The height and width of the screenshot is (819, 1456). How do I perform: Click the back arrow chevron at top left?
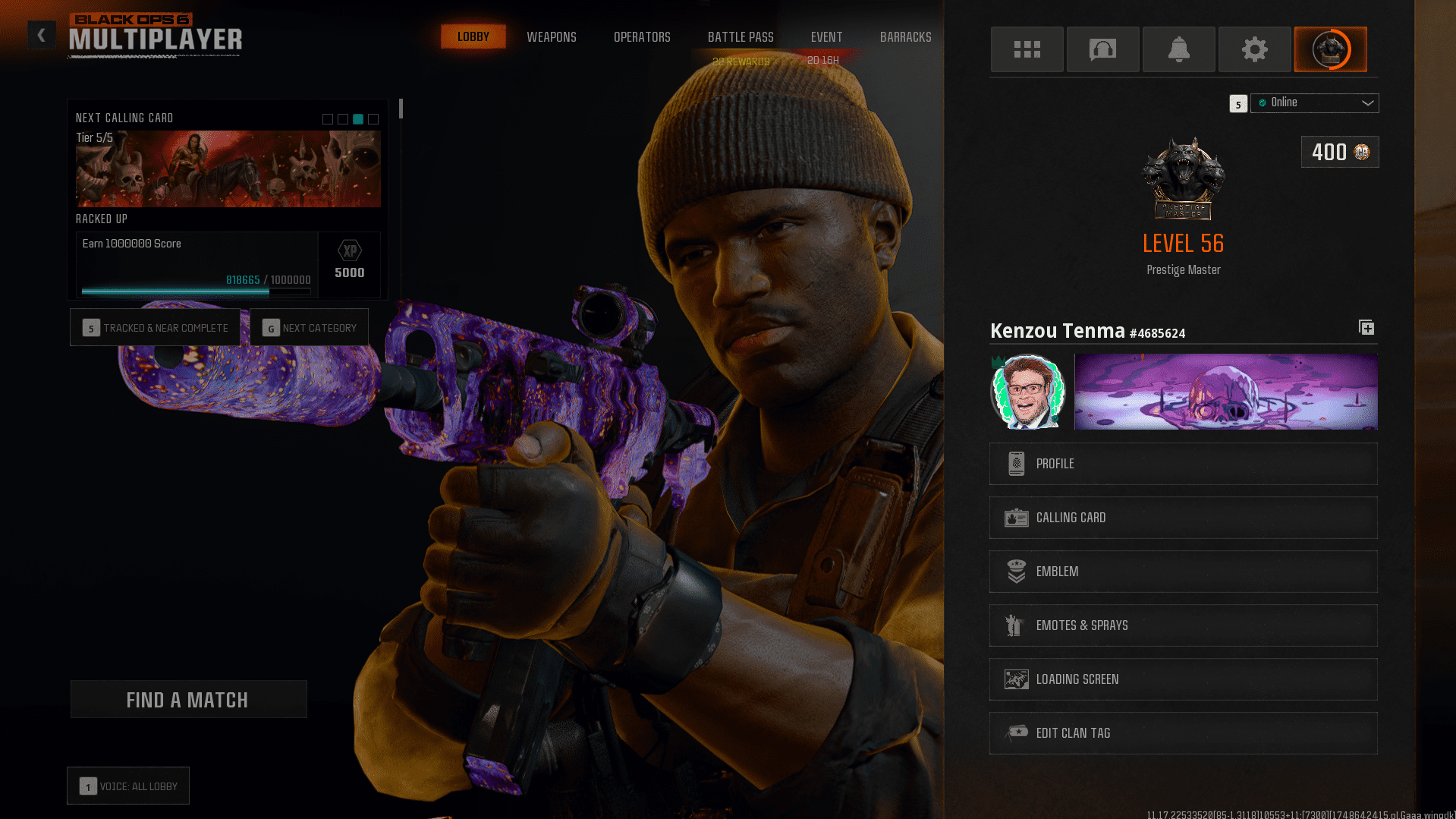pyautogui.click(x=42, y=35)
